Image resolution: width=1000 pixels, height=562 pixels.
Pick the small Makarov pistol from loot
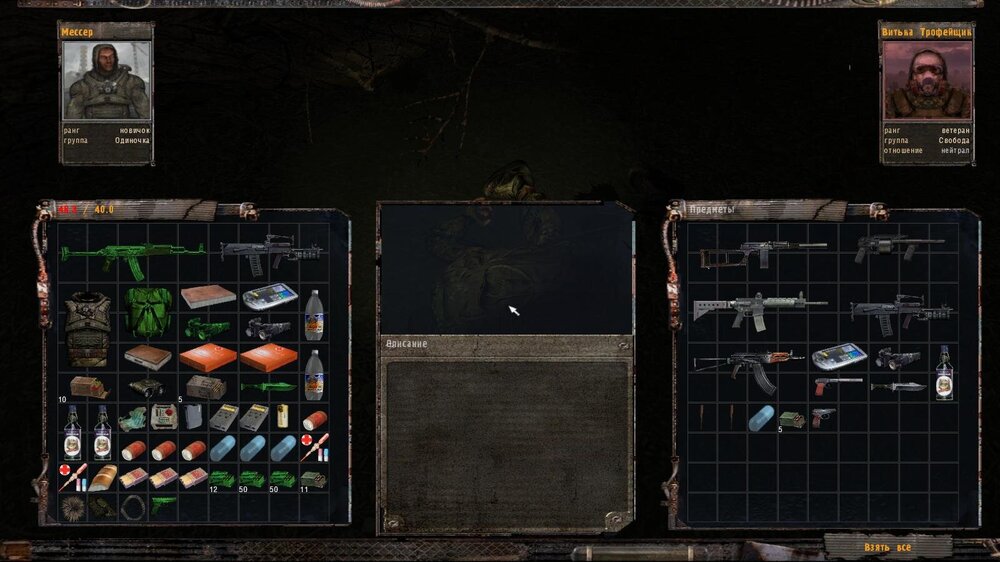822,416
